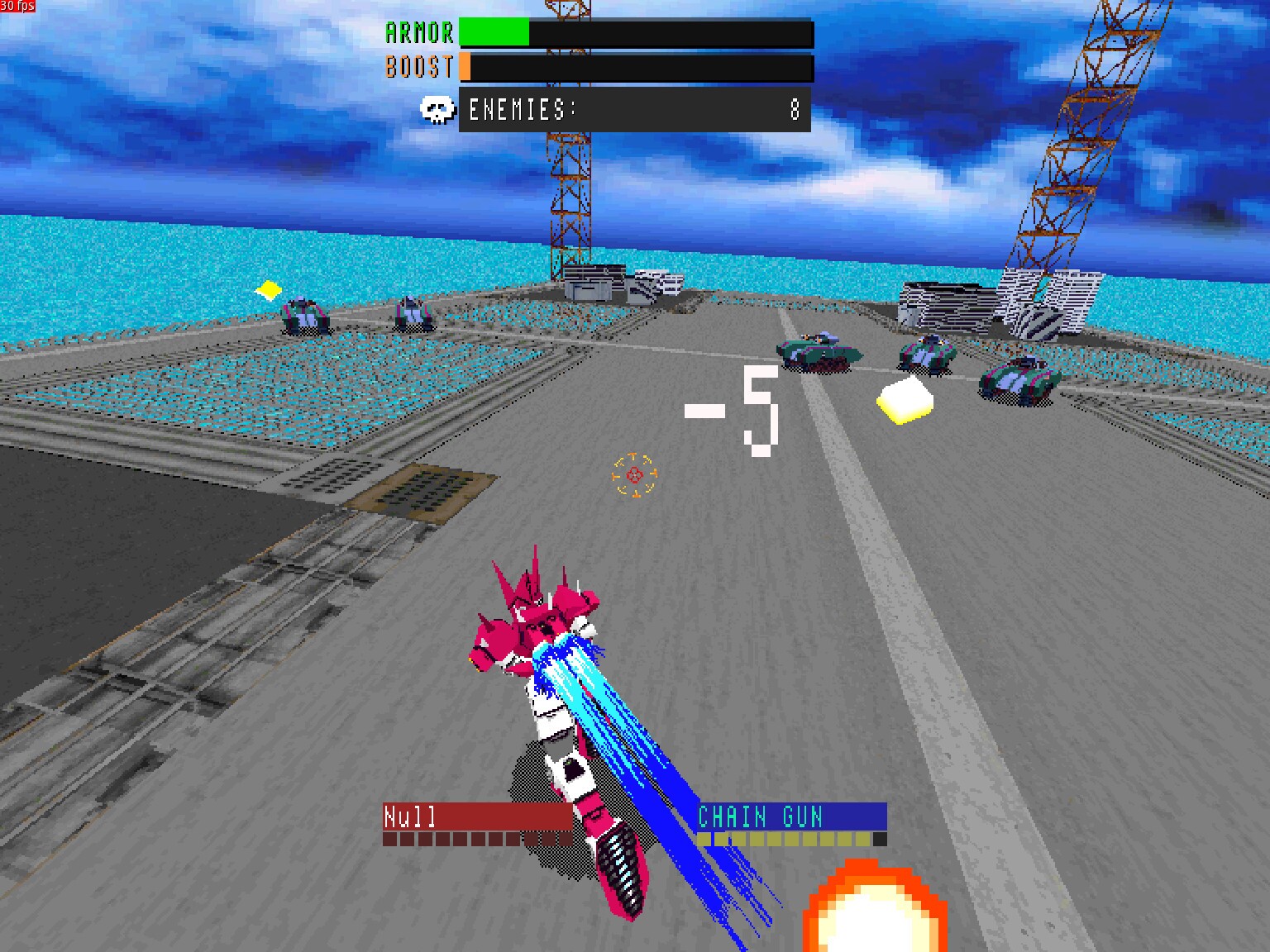Select the Null weapon slot

click(480, 818)
